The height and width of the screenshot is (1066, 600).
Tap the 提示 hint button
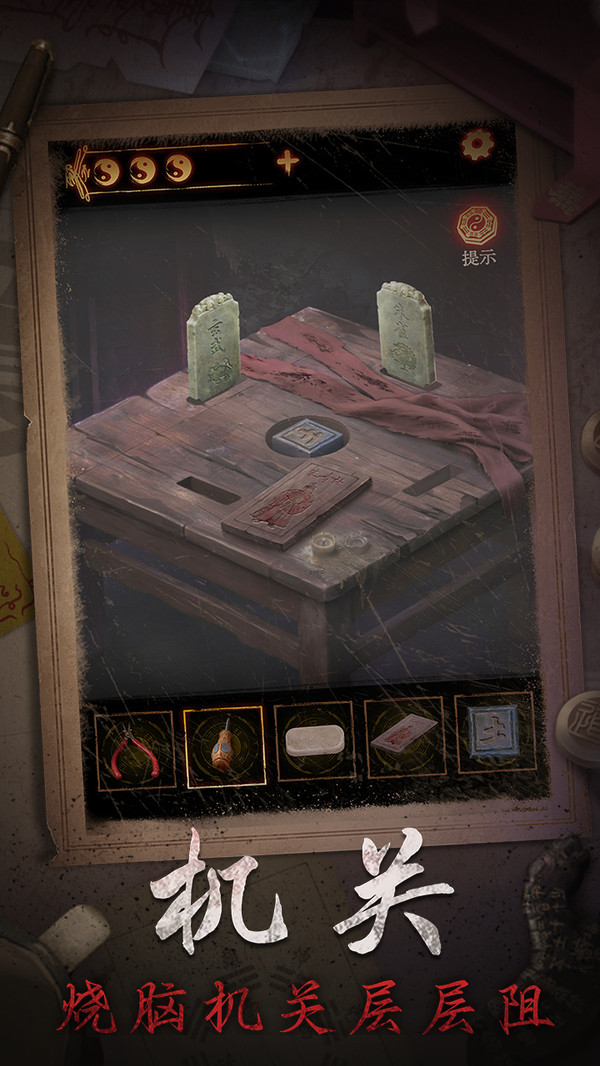[478, 232]
